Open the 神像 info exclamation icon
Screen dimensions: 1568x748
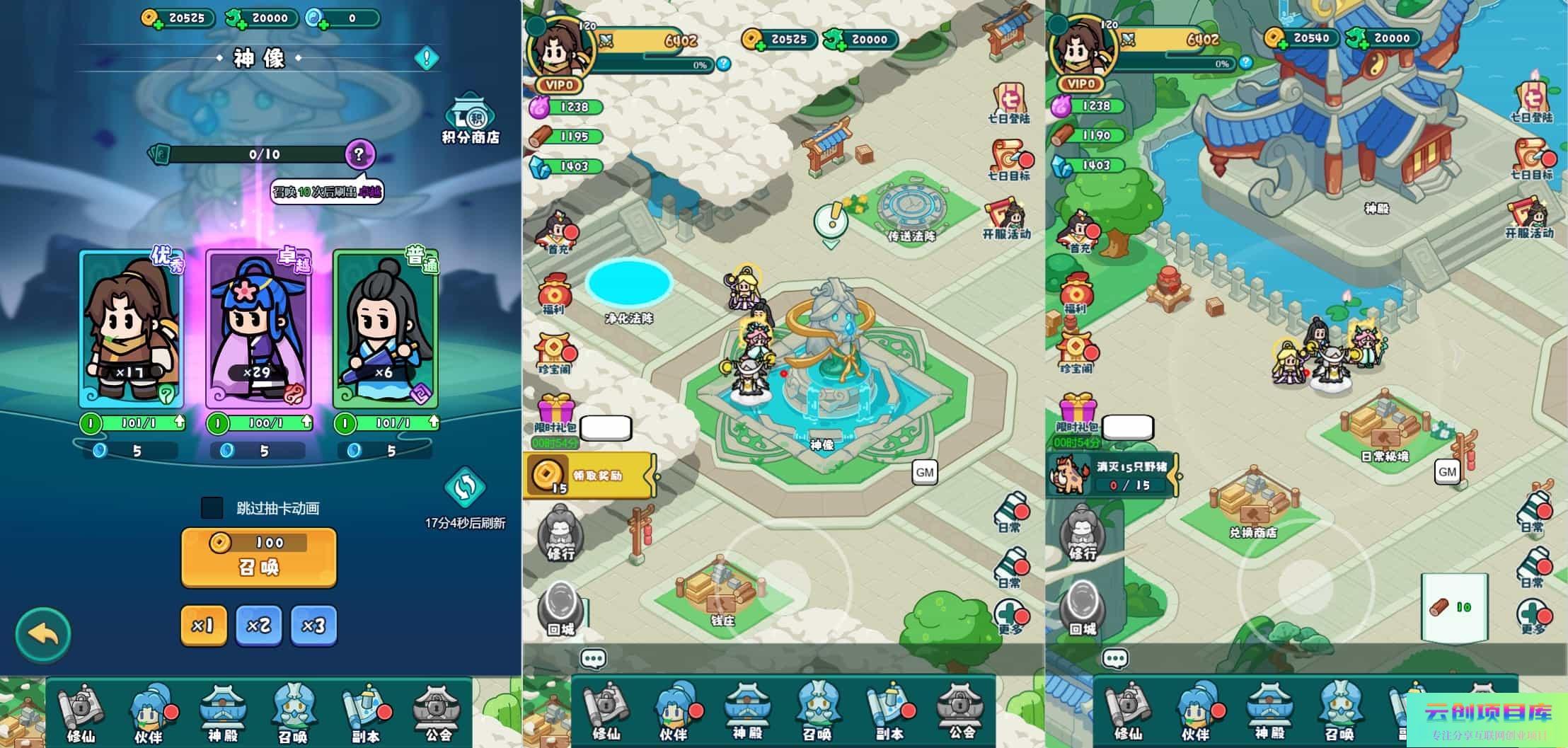pos(427,58)
